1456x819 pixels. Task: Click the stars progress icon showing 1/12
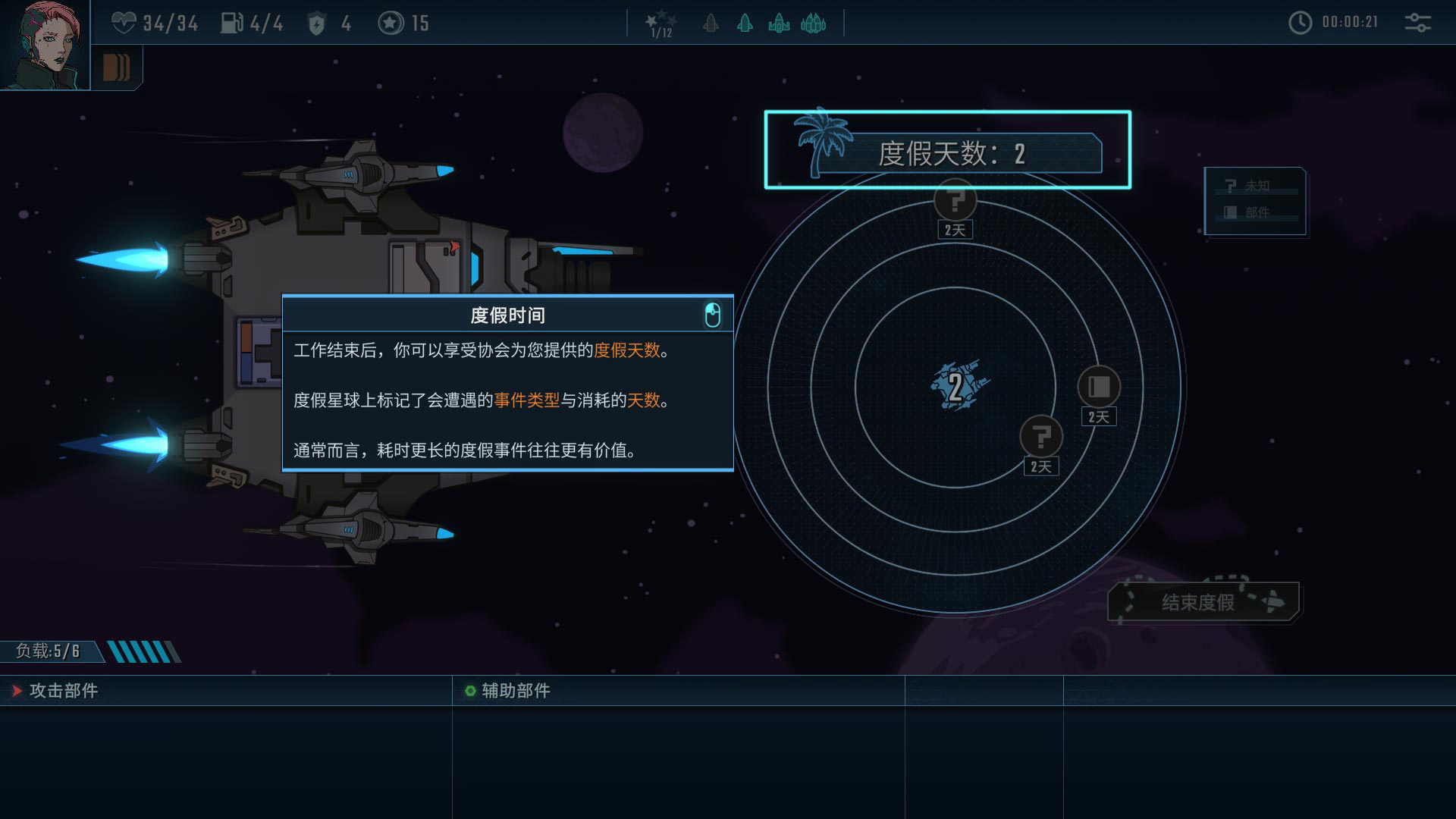[661, 24]
